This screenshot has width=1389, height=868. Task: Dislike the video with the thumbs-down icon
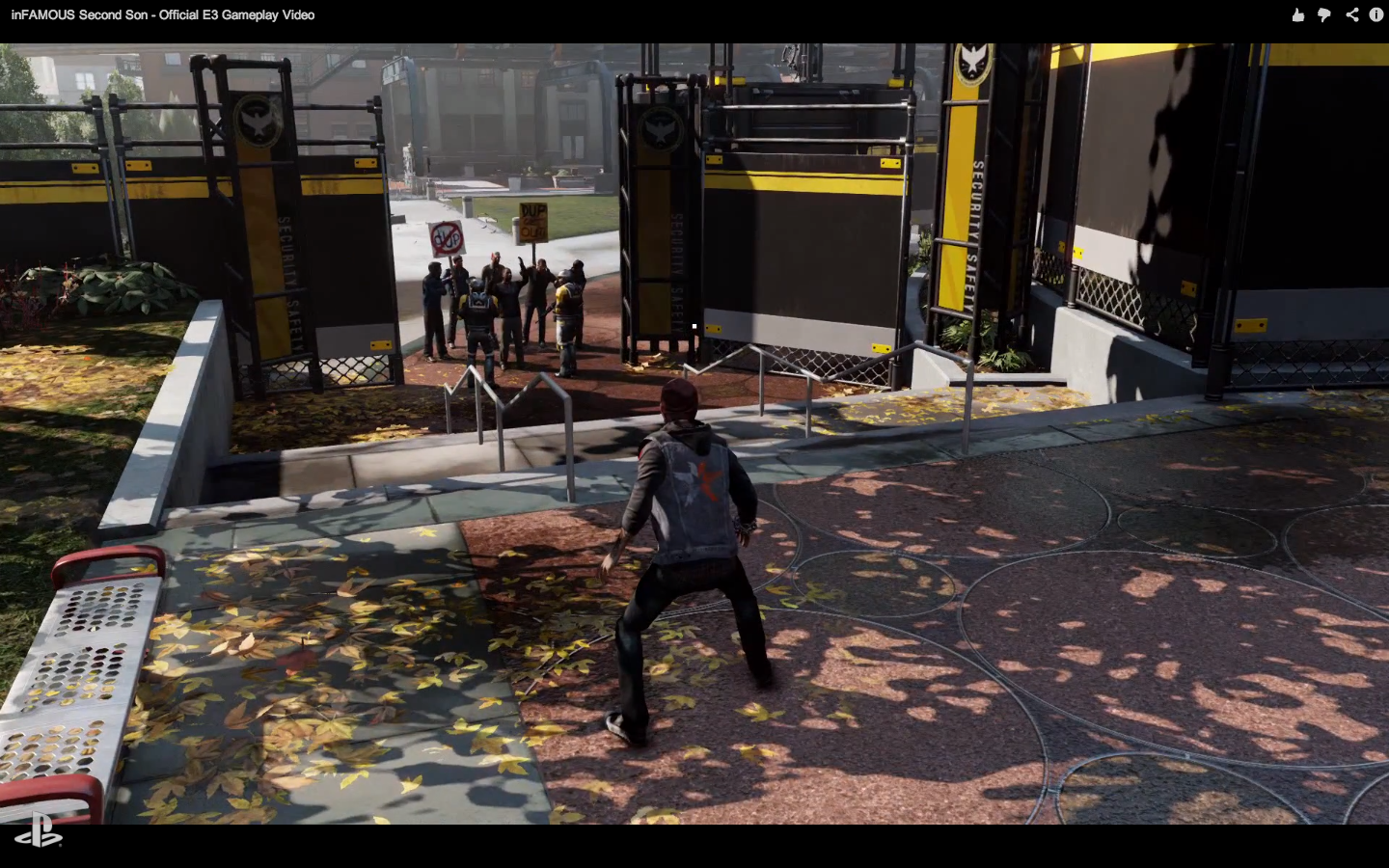point(1324,14)
